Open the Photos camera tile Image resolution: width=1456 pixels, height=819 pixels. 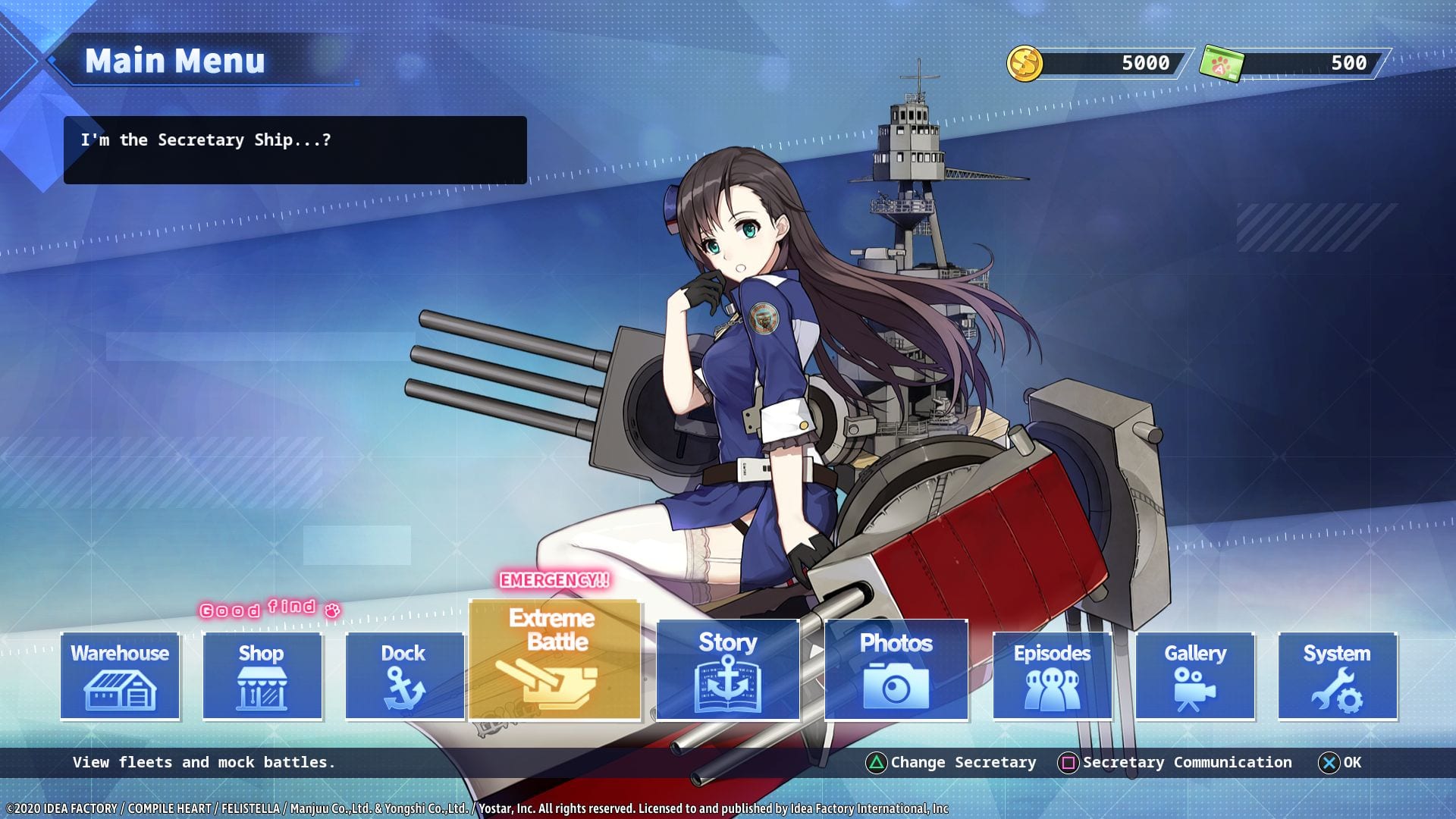pyautogui.click(x=896, y=669)
